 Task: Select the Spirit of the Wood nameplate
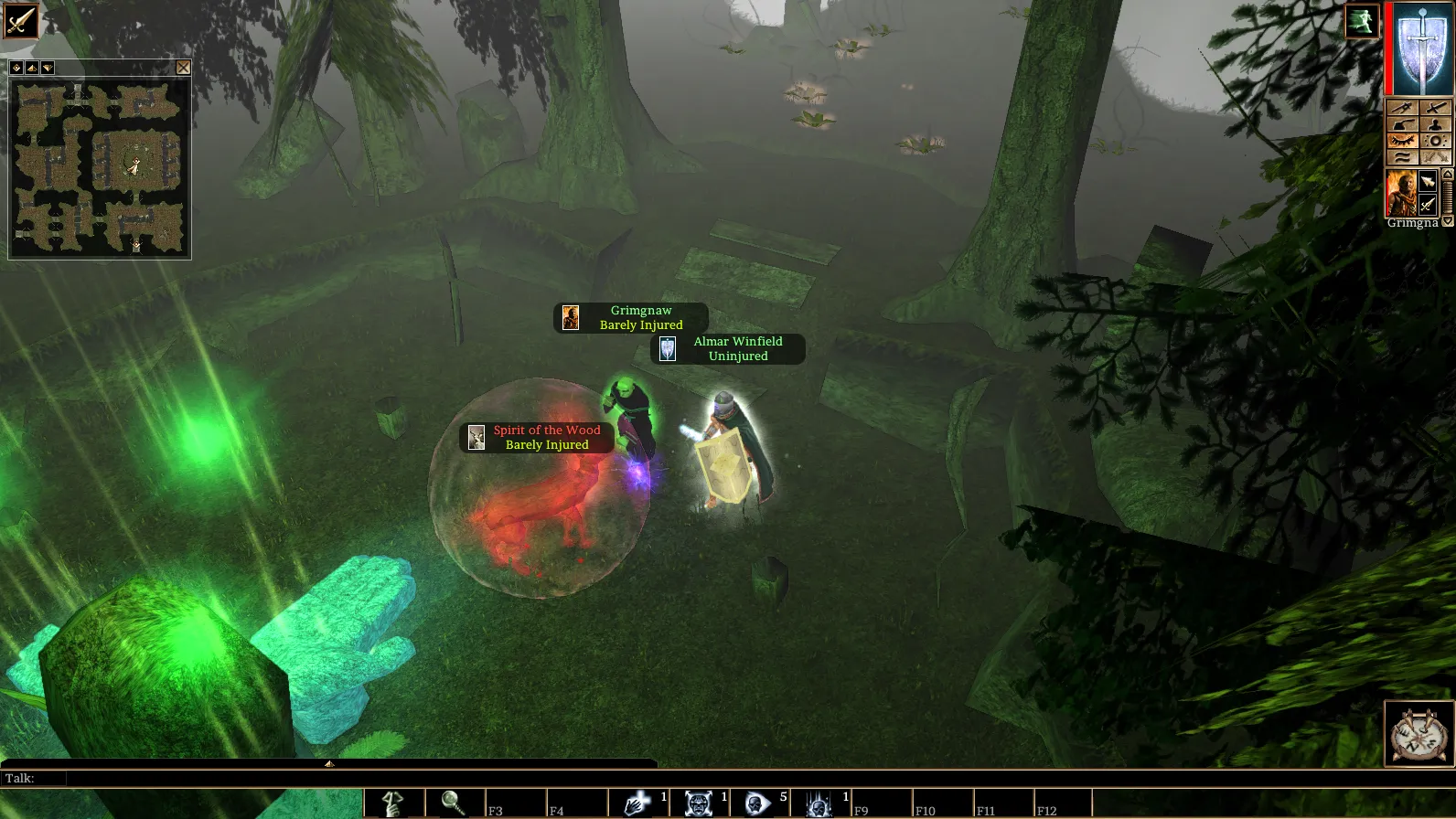coord(537,438)
